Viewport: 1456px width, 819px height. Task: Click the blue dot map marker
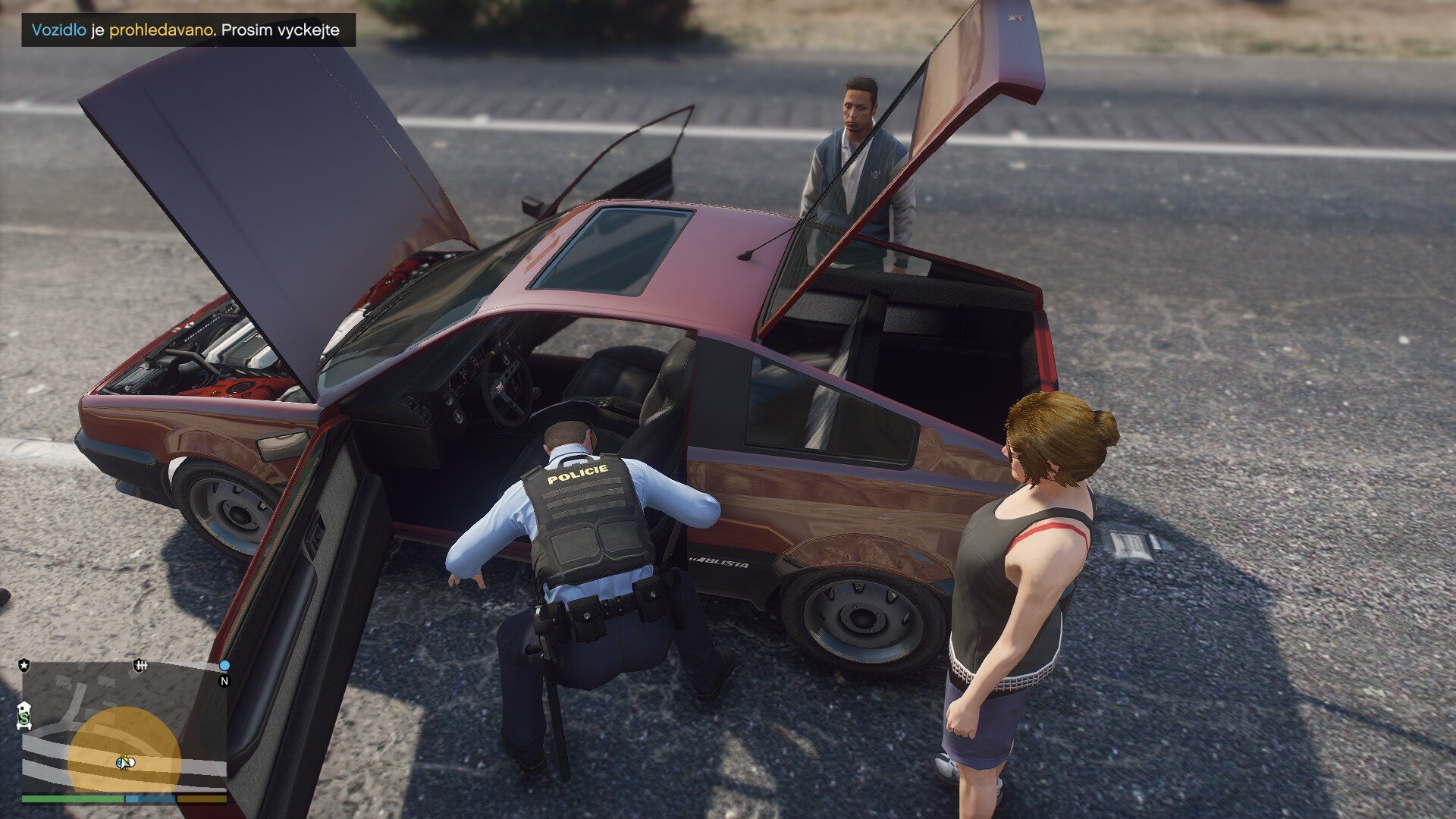pos(224,665)
